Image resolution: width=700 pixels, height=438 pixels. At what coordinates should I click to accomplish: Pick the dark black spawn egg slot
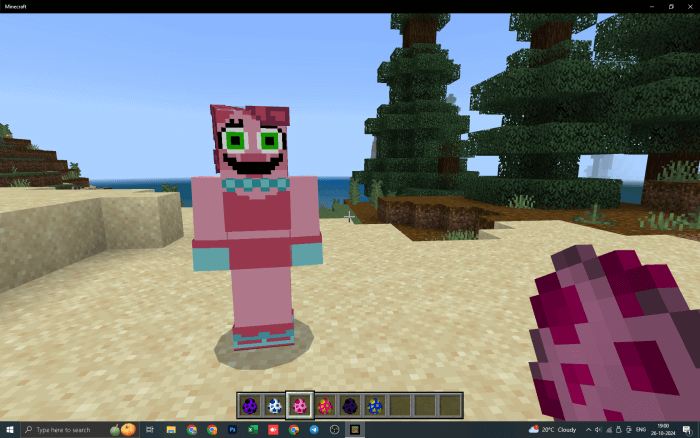pos(349,405)
